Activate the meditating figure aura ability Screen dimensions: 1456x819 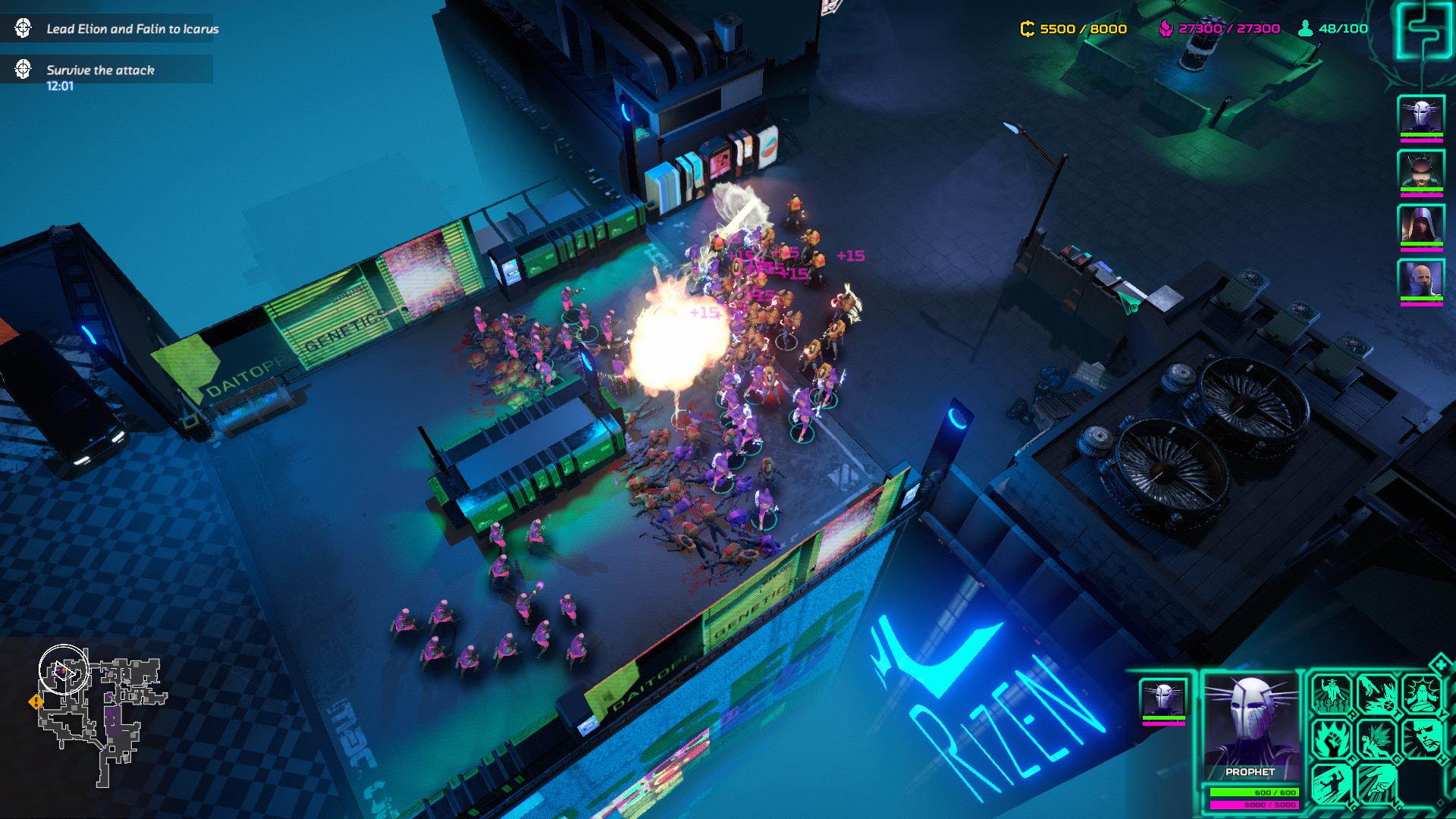coord(1421,693)
